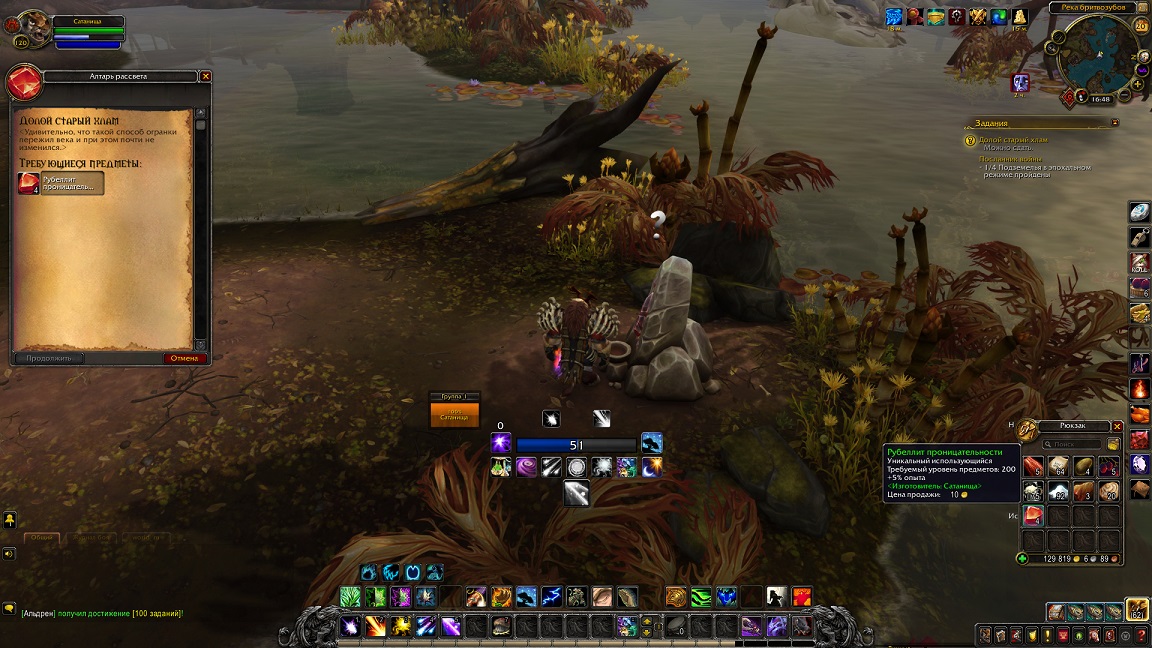Screen dimensions: 1152x648
Task: Click the Сатанища party unit frame
Action: (454, 414)
